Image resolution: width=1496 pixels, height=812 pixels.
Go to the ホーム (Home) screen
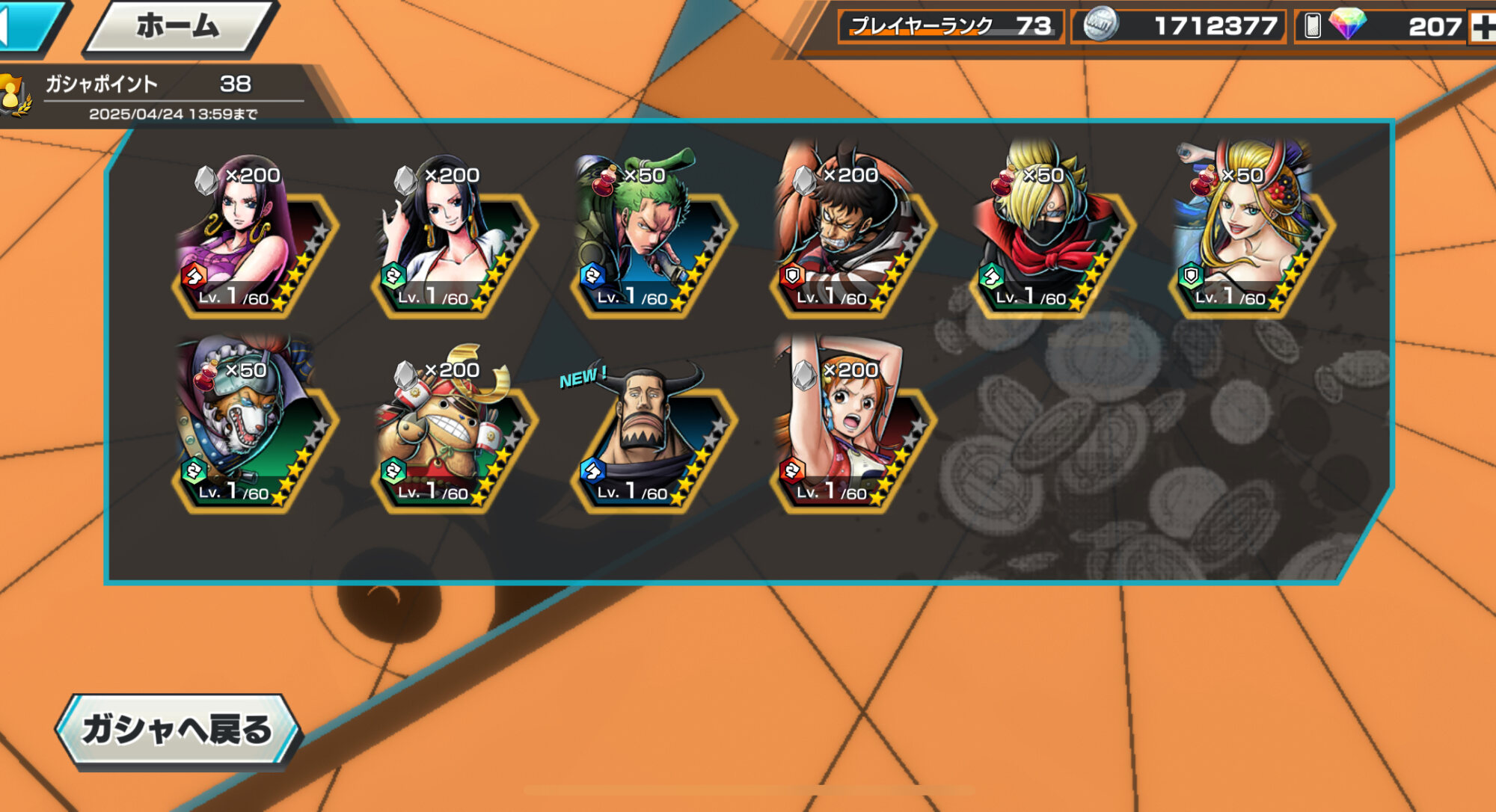tap(178, 27)
